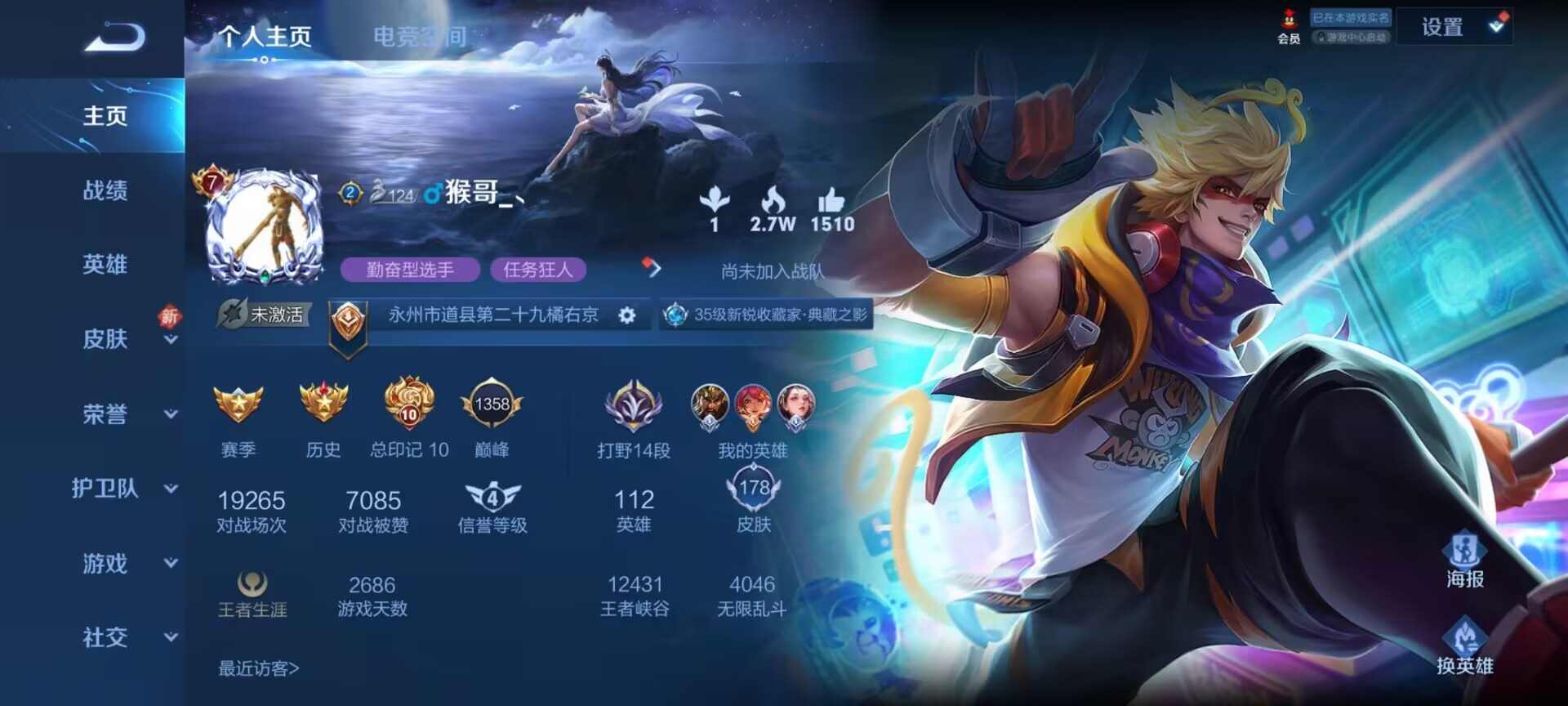
Task: Open 设置 settings button
Action: [1442, 28]
